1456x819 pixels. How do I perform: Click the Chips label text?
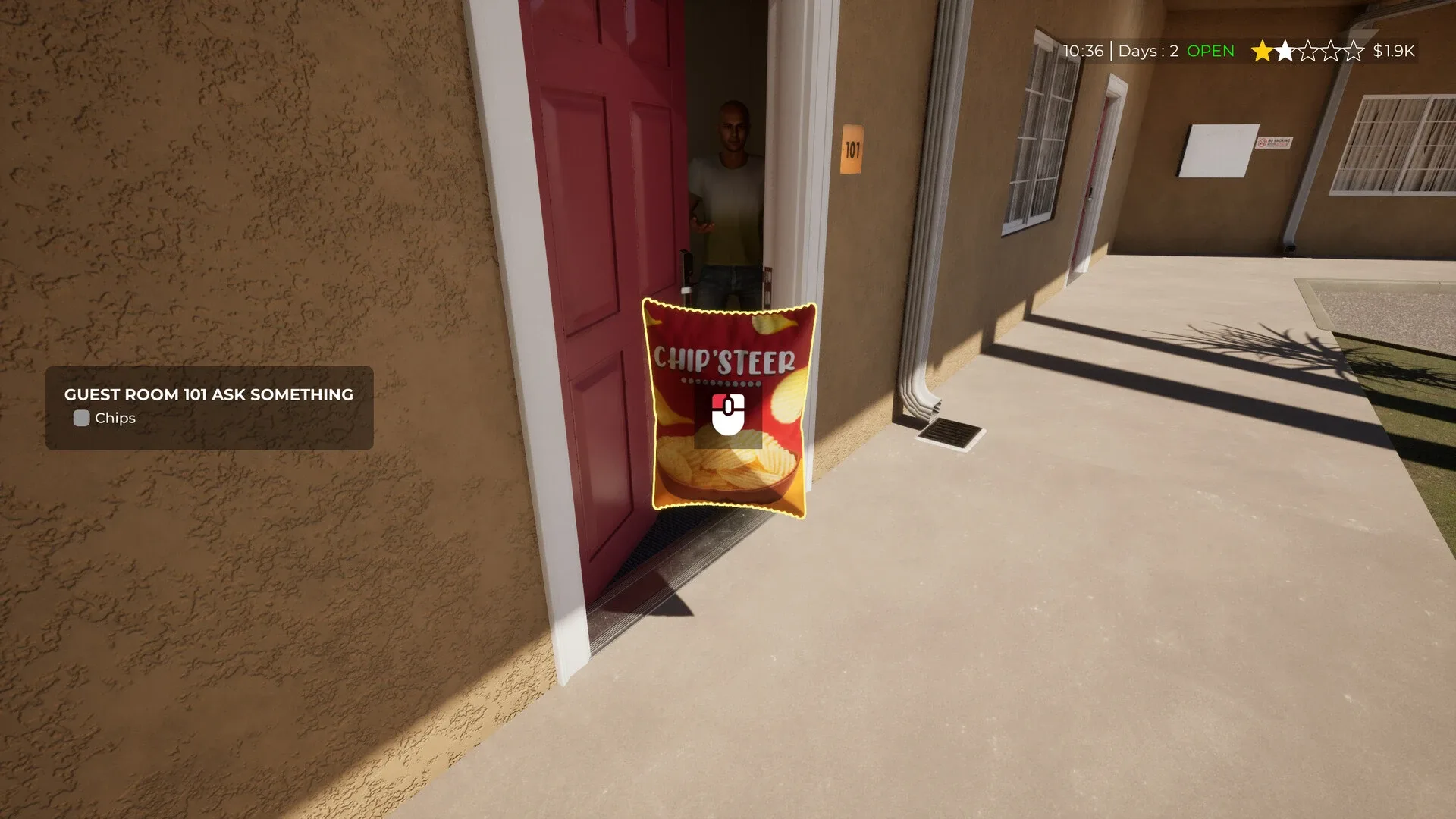tap(114, 418)
